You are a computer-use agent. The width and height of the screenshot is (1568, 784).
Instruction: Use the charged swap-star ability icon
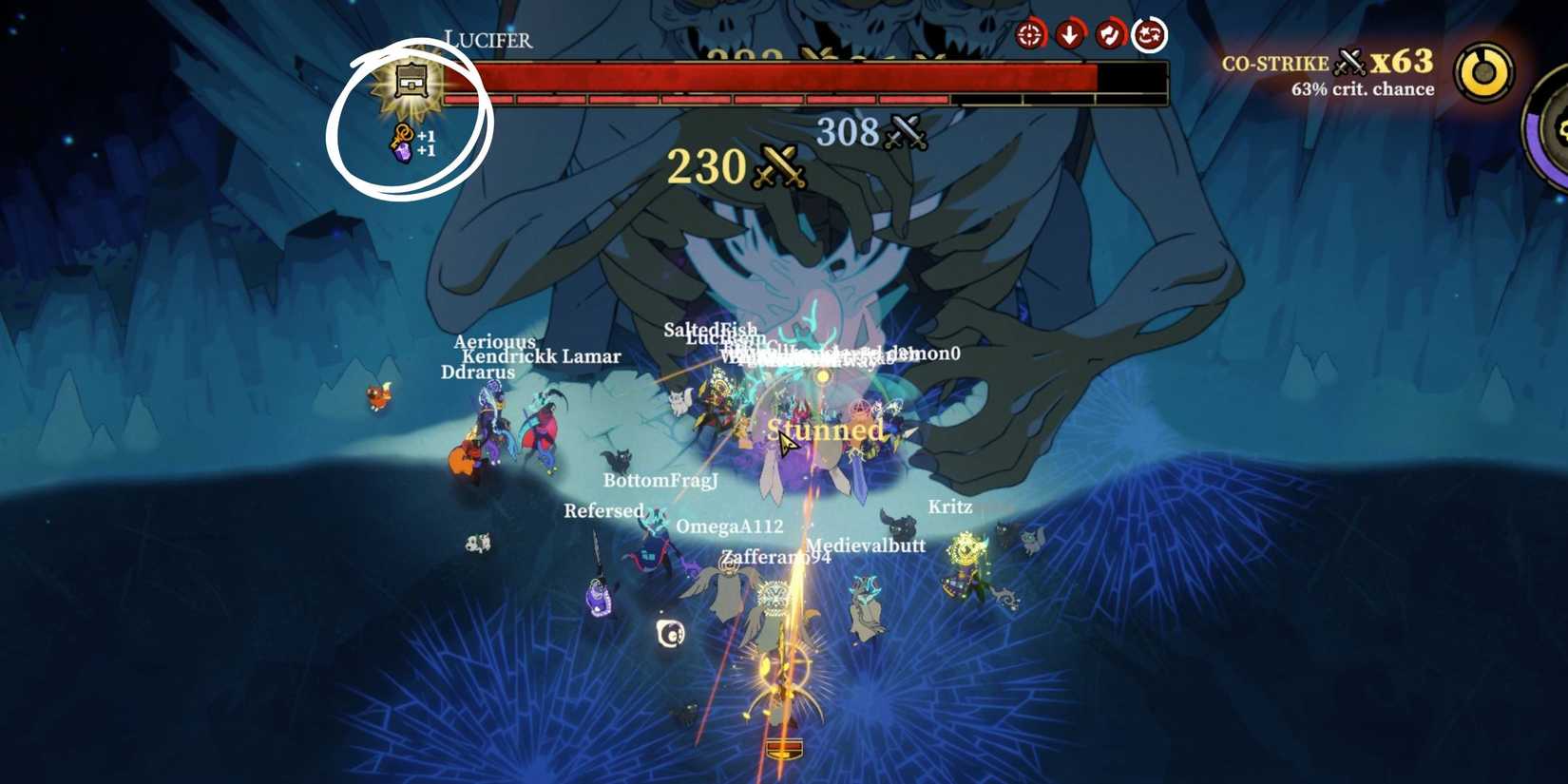tap(1148, 34)
